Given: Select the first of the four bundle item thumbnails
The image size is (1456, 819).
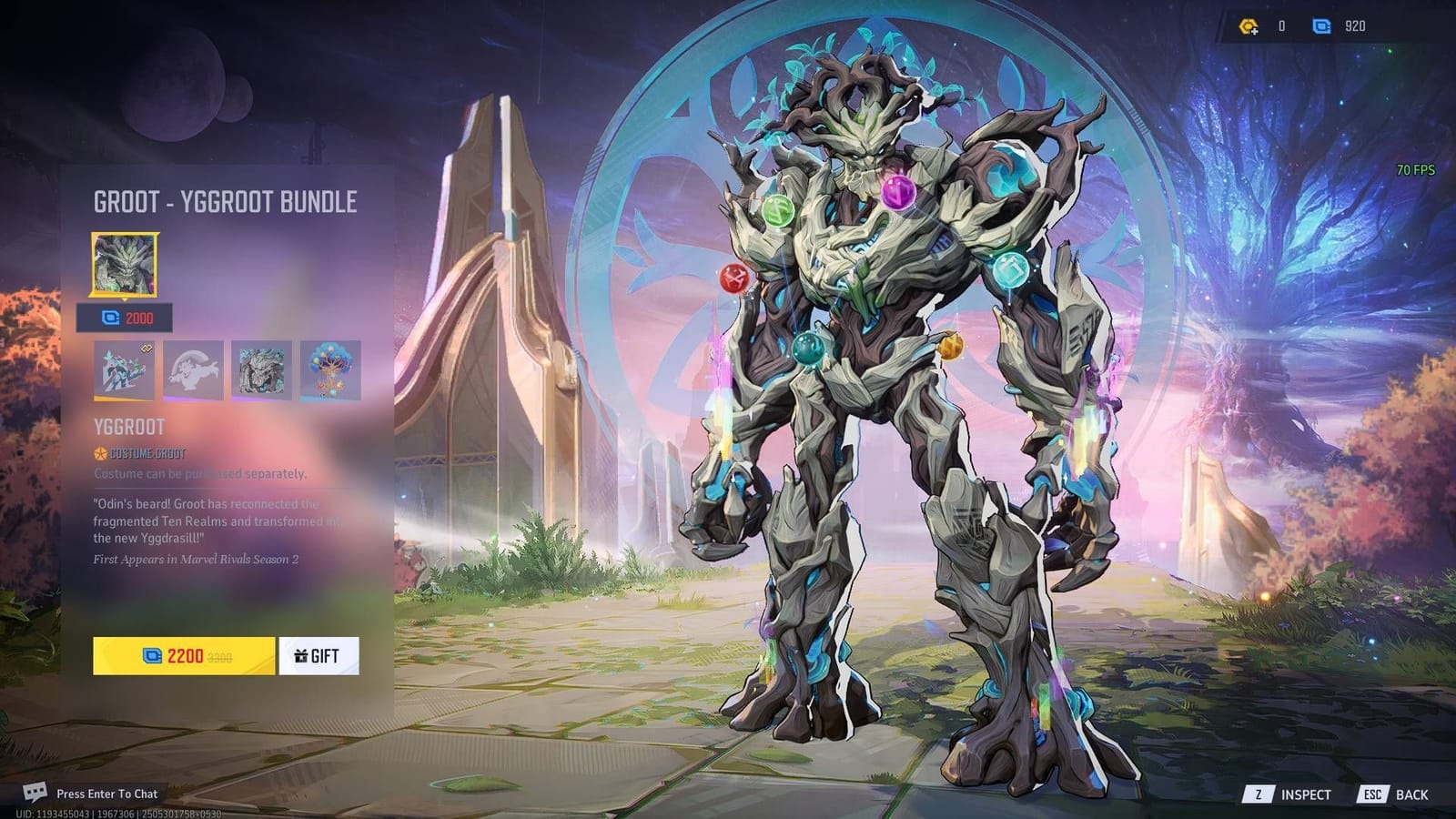Looking at the screenshot, I should coord(124,369).
